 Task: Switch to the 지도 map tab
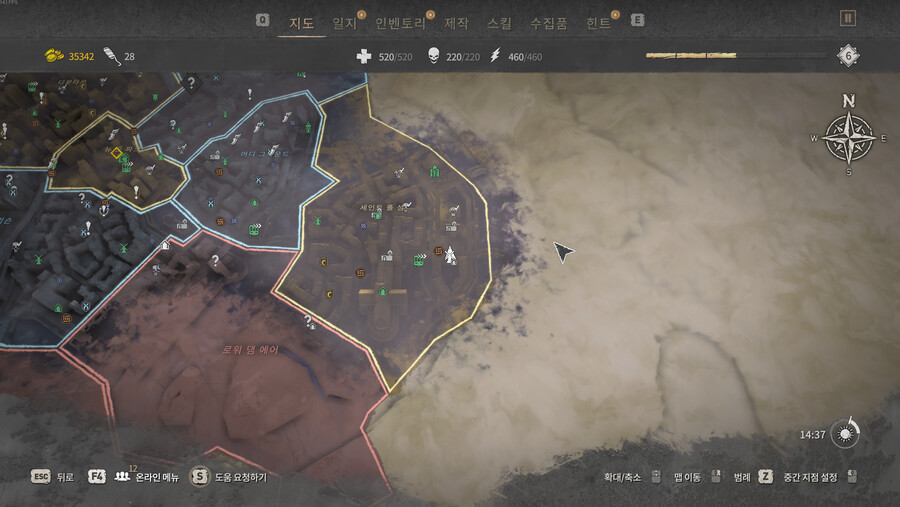301,22
